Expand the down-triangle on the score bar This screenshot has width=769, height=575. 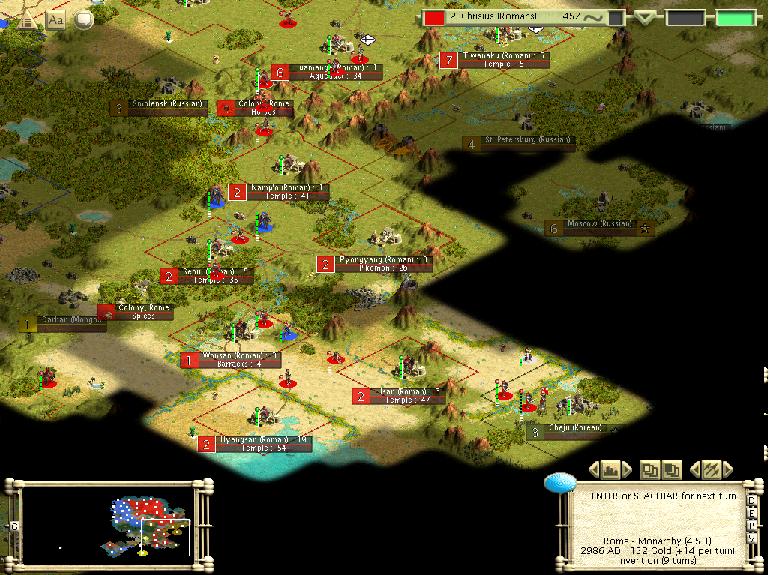(x=647, y=17)
